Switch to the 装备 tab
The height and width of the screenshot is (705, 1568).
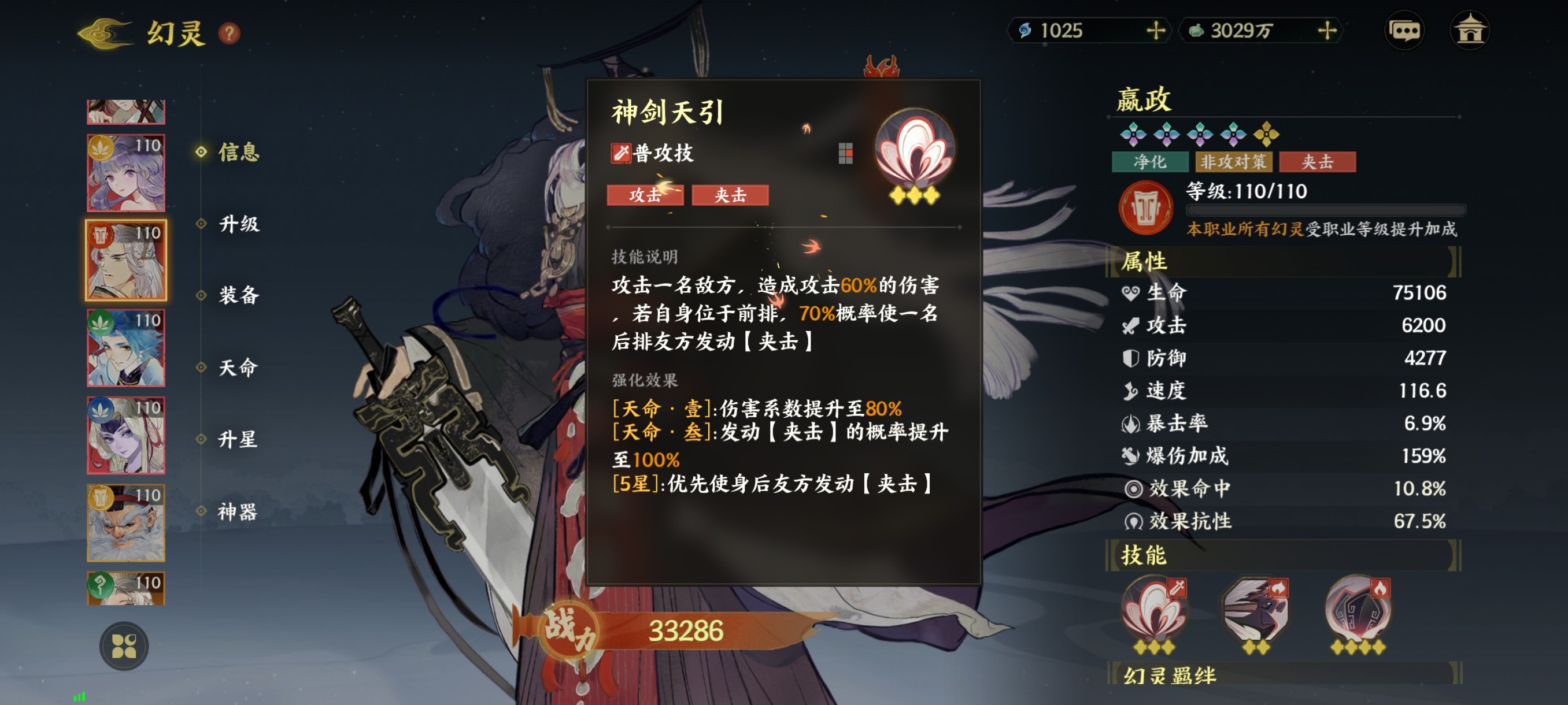click(x=238, y=296)
